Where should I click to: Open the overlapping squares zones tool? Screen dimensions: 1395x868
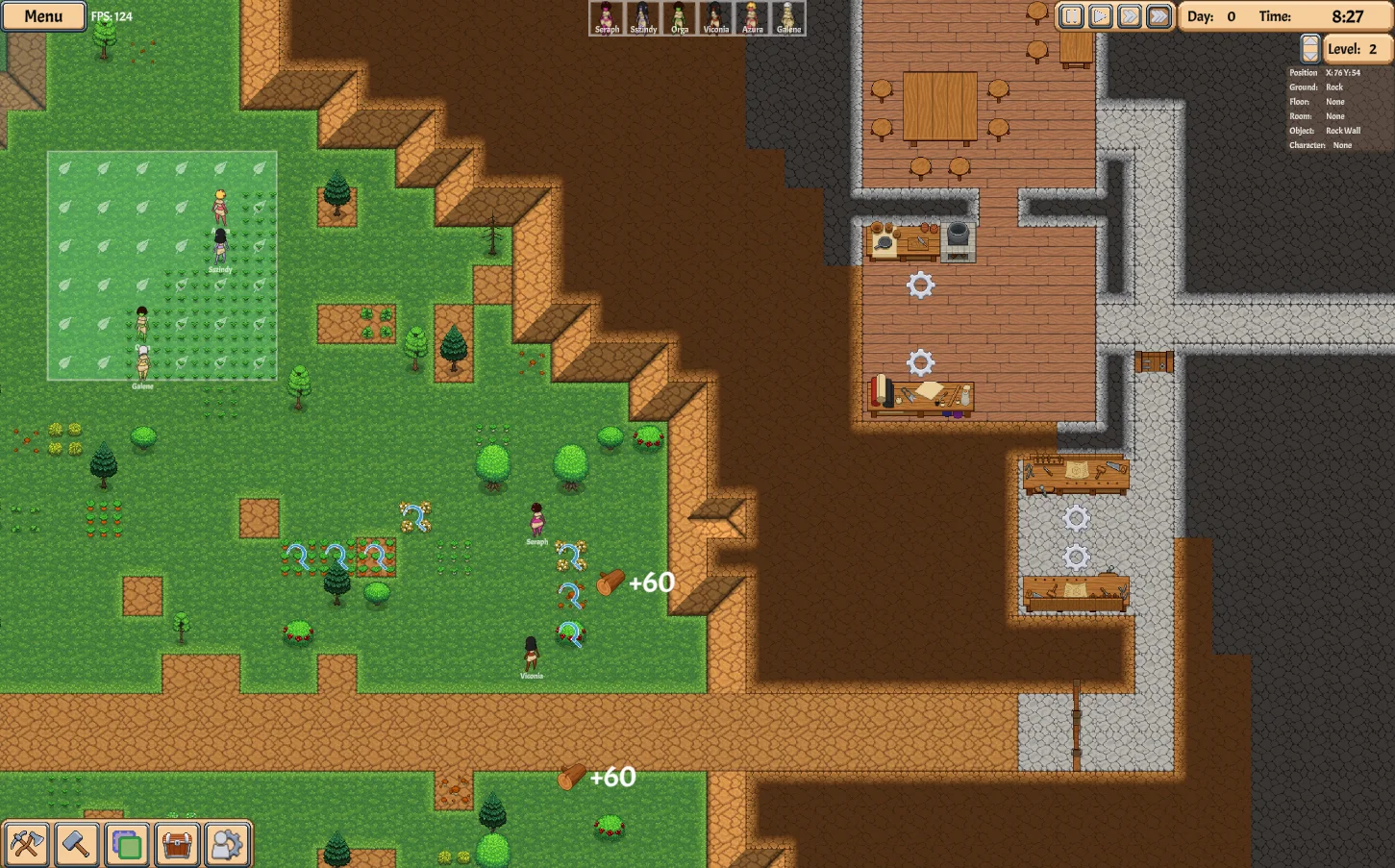(127, 845)
